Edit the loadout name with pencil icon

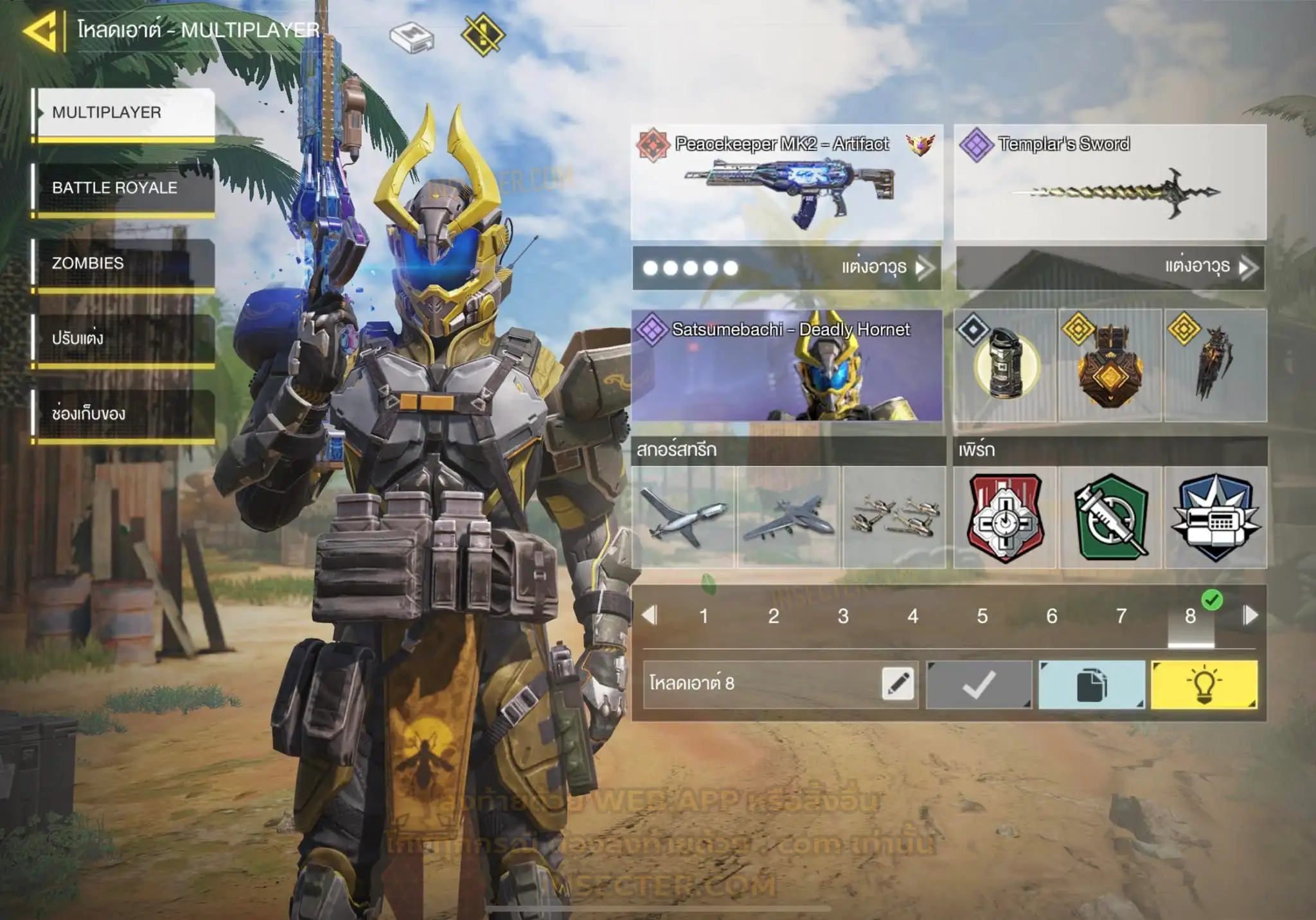point(898,683)
